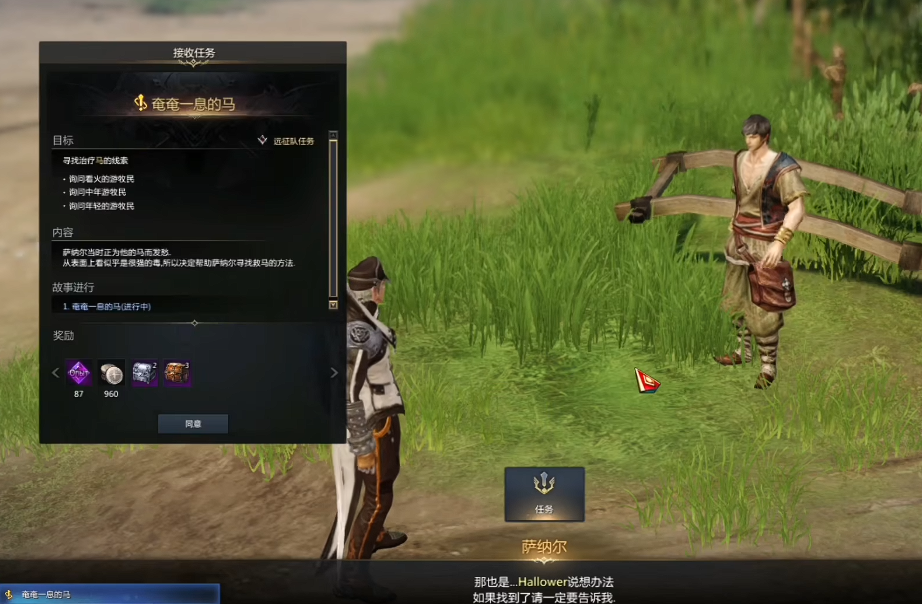This screenshot has height=604, width=922.
Task: Click the quest panel scrollbar up arrow
Action: pos(333,135)
